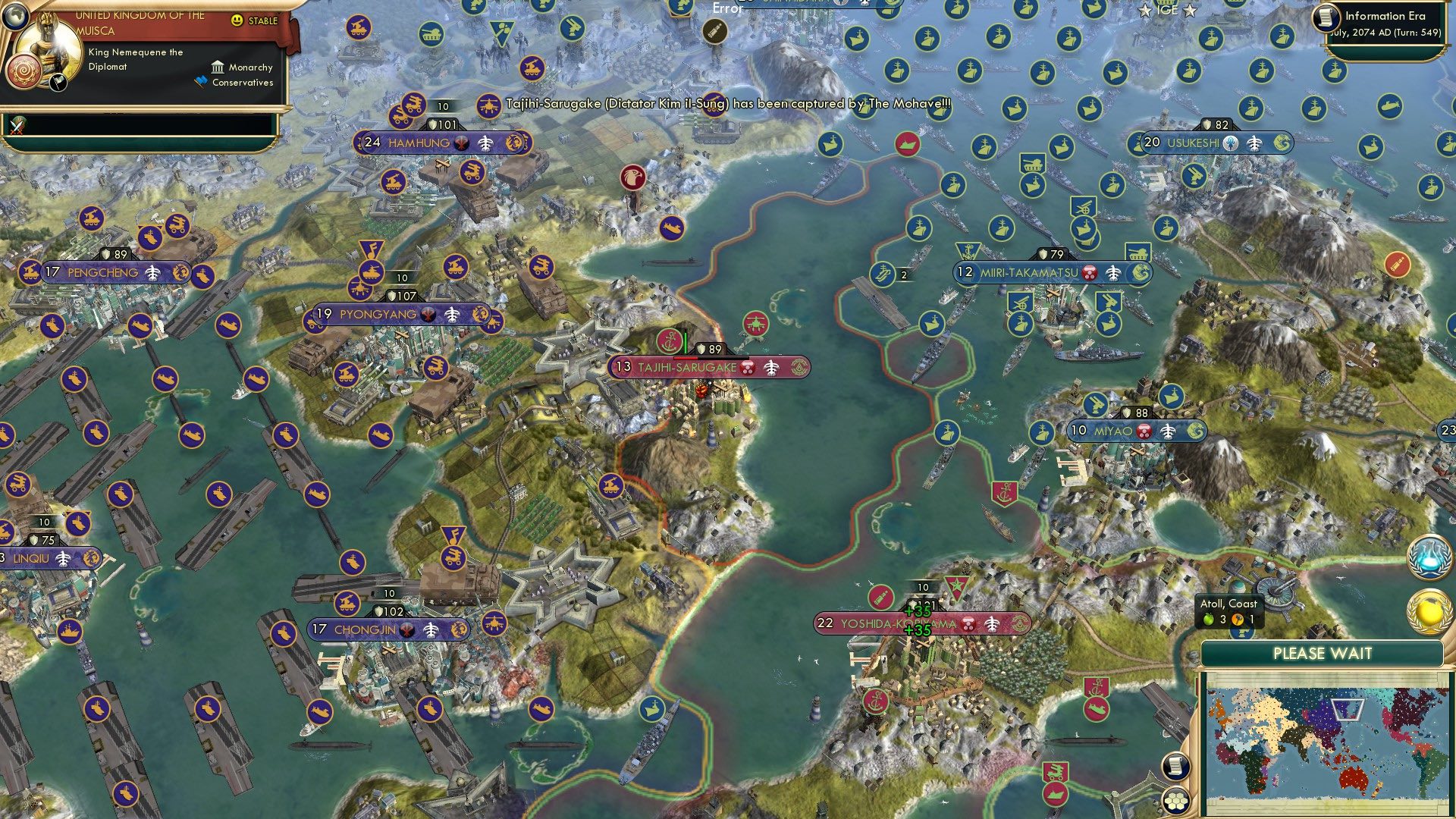Select the helicopter gunship icon near Pyongyang
Image resolution: width=1456 pixels, height=819 pixels.
[x=359, y=289]
